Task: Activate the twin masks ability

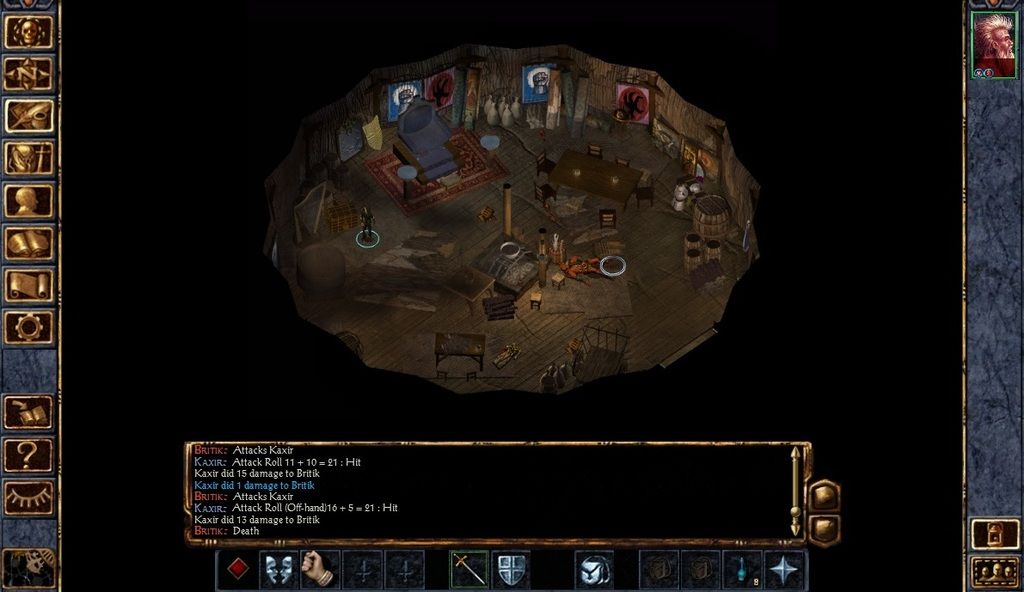Action: tap(279, 569)
